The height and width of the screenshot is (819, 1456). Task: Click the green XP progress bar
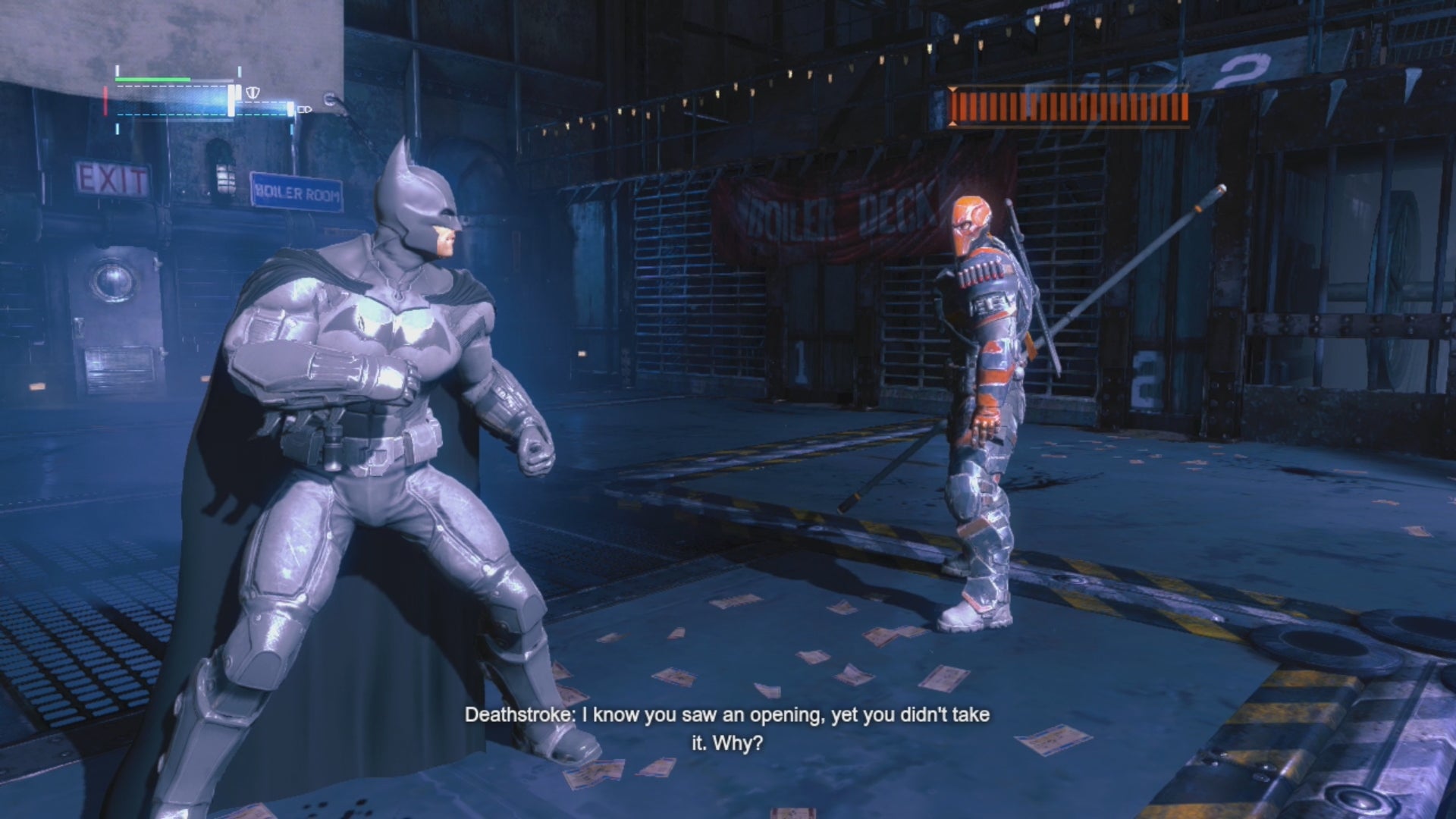click(x=152, y=79)
